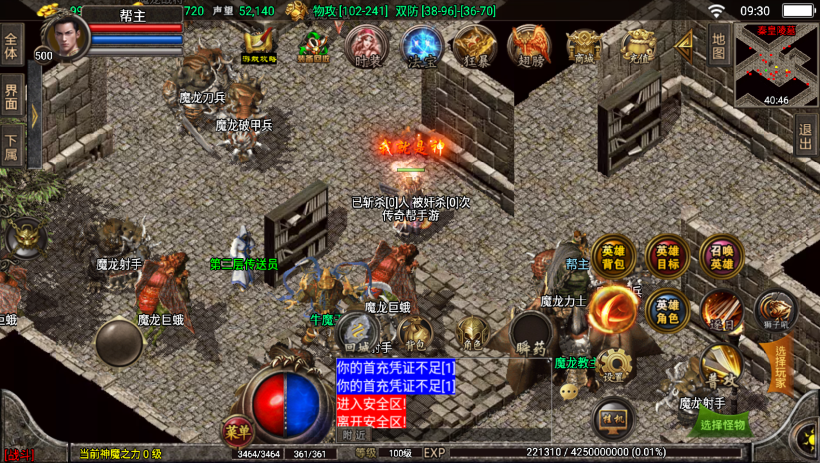Open the 菜单 menu button
This screenshot has width=820, height=463.
[238, 431]
